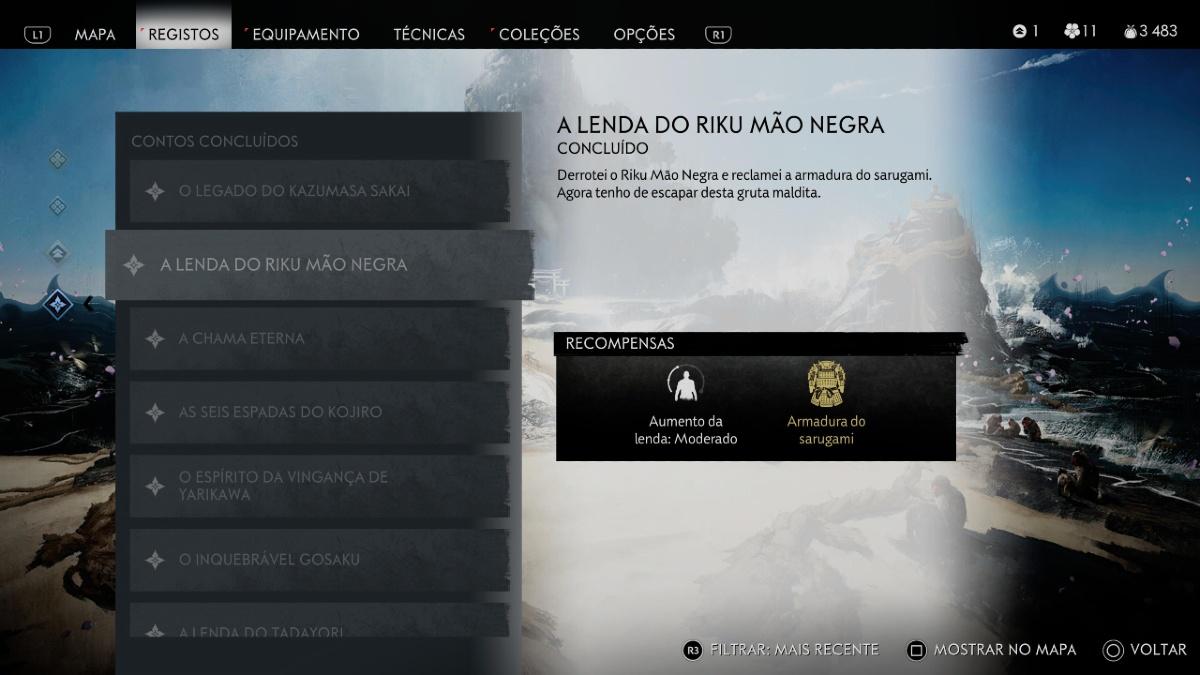Screen dimensions: 1200x675
Task: Switch to the Mapa tab
Action: pyautogui.click(x=95, y=34)
